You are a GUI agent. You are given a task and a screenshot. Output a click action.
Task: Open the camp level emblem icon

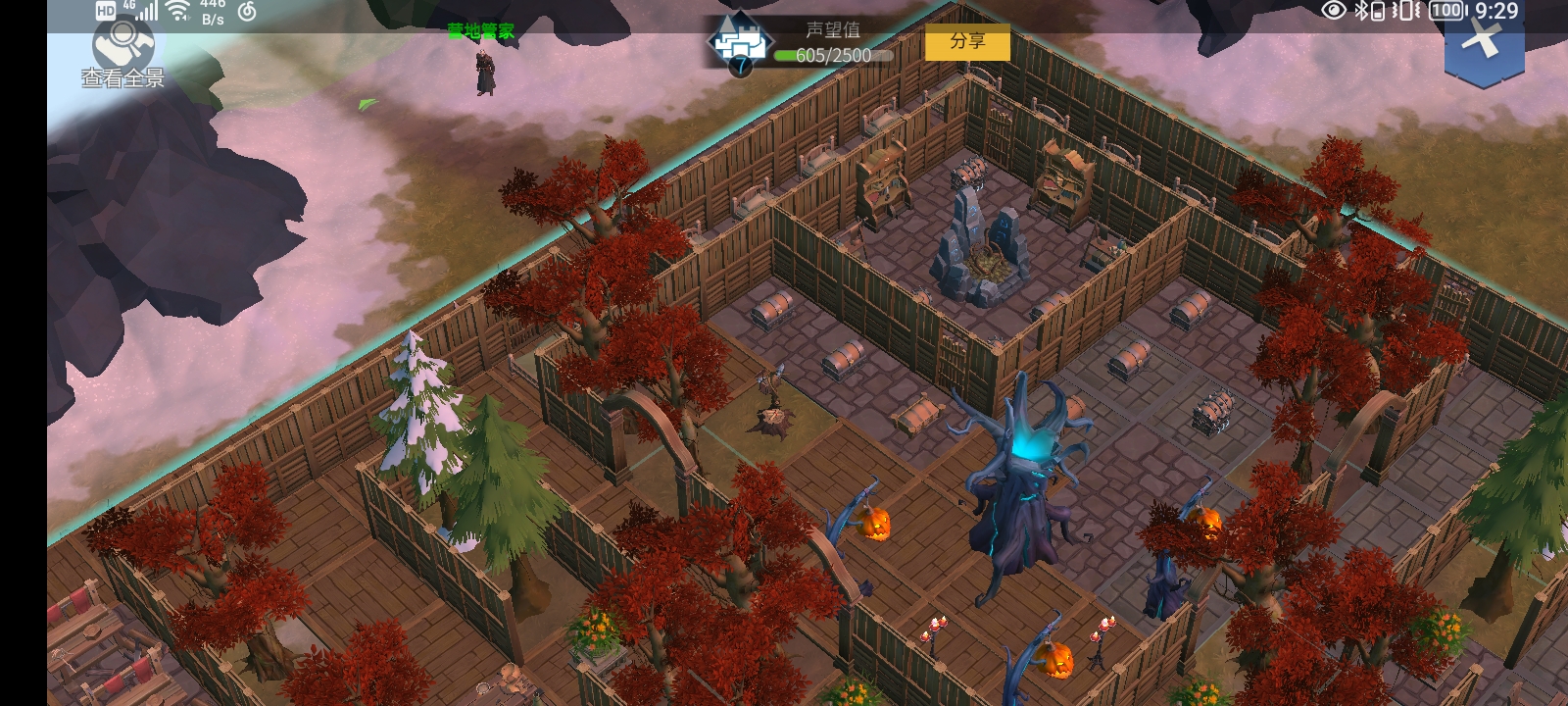click(x=741, y=45)
